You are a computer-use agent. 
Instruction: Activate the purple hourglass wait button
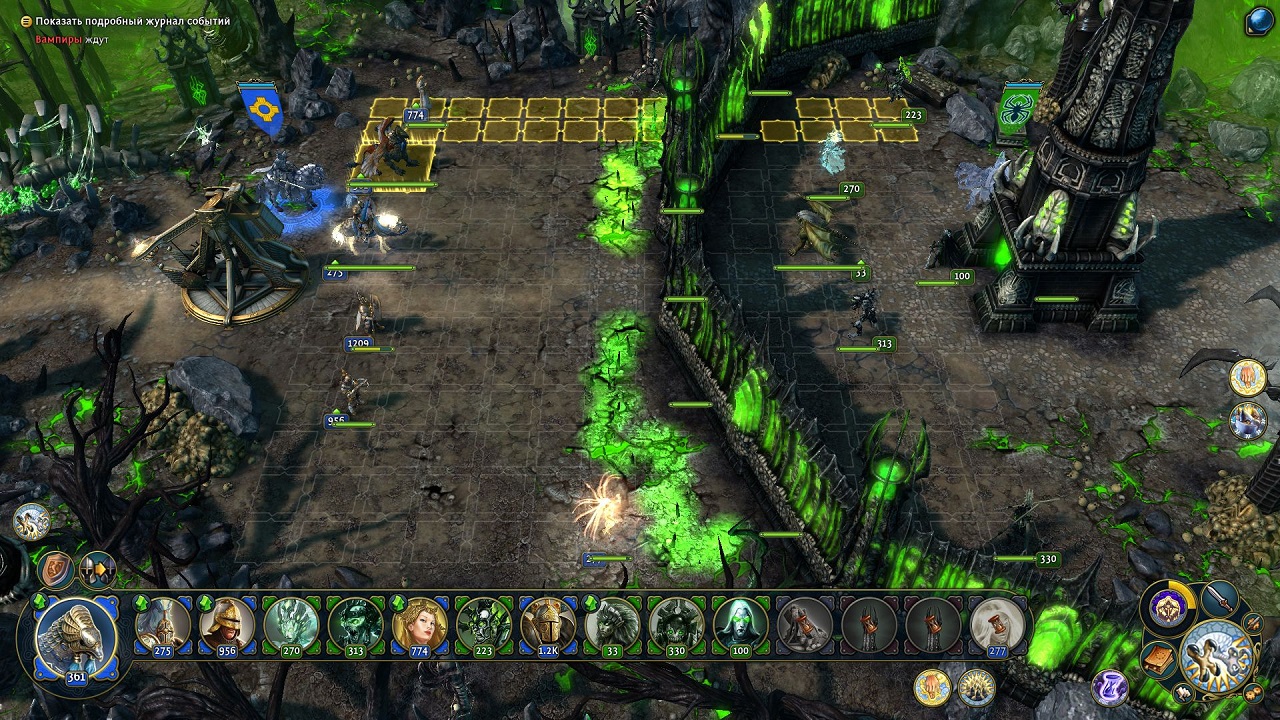tap(1109, 687)
